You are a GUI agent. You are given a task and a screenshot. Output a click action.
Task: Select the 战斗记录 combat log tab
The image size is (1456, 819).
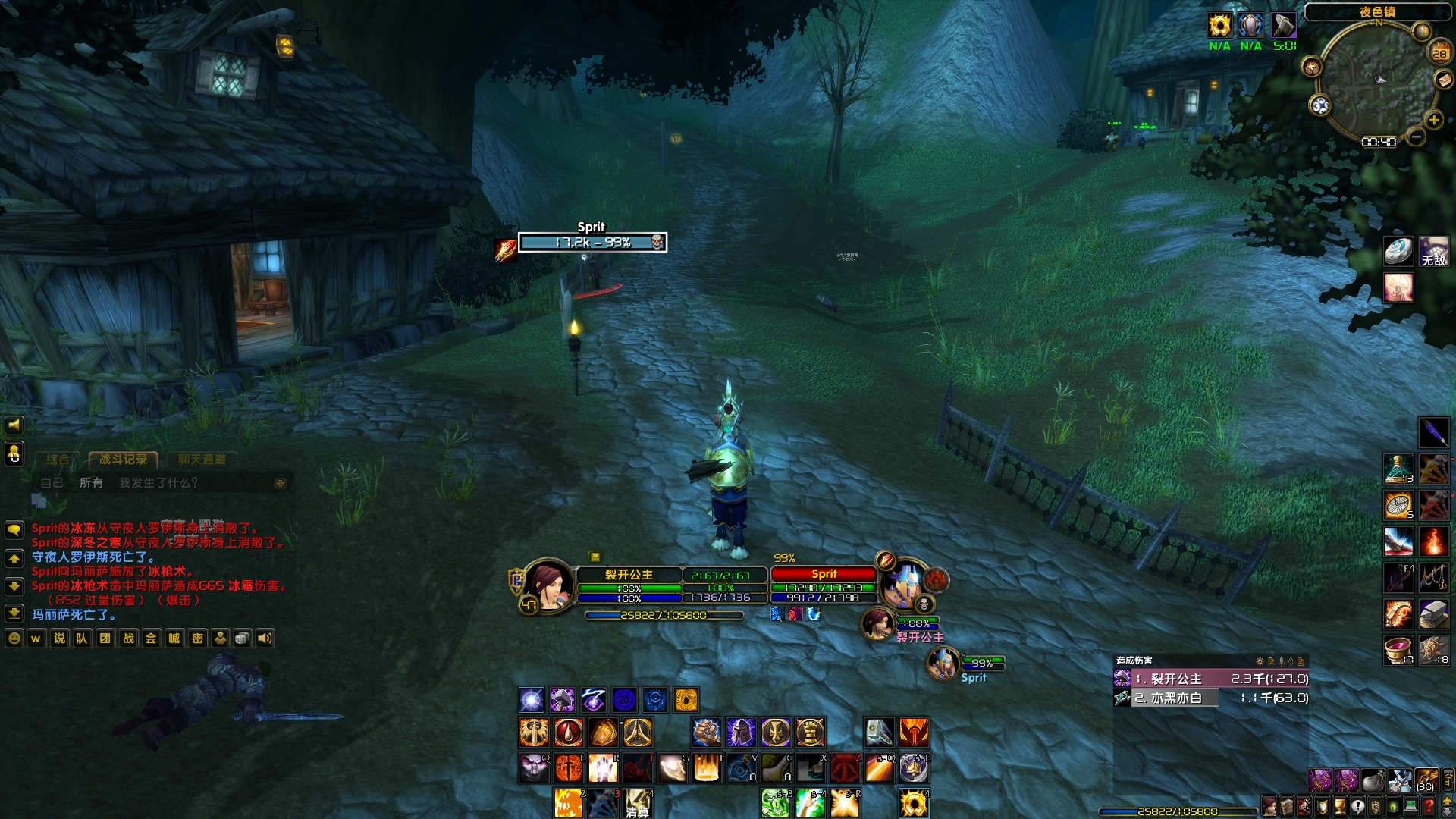(123, 460)
